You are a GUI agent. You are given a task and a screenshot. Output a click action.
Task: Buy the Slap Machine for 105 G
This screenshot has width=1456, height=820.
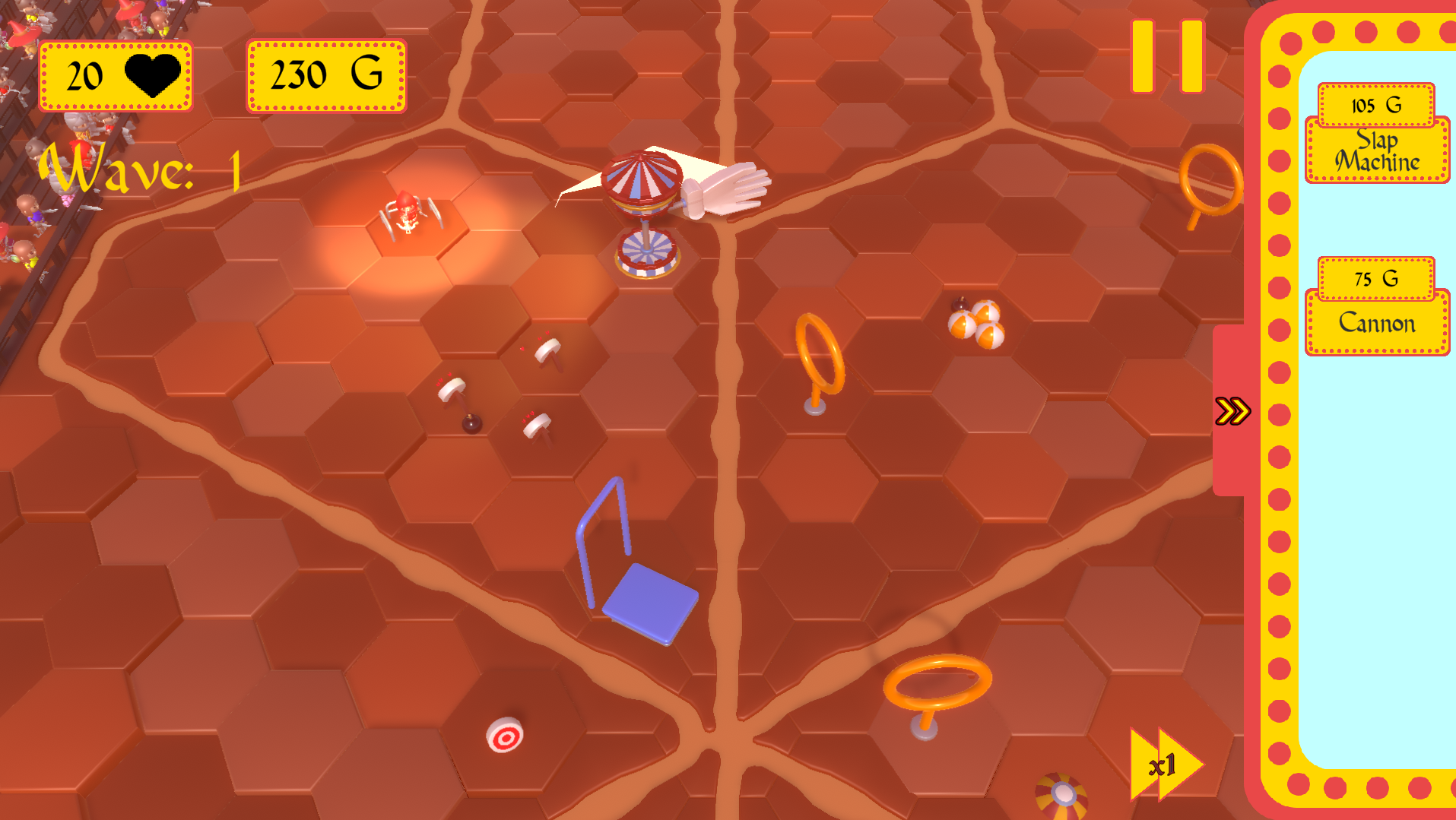tap(1376, 106)
